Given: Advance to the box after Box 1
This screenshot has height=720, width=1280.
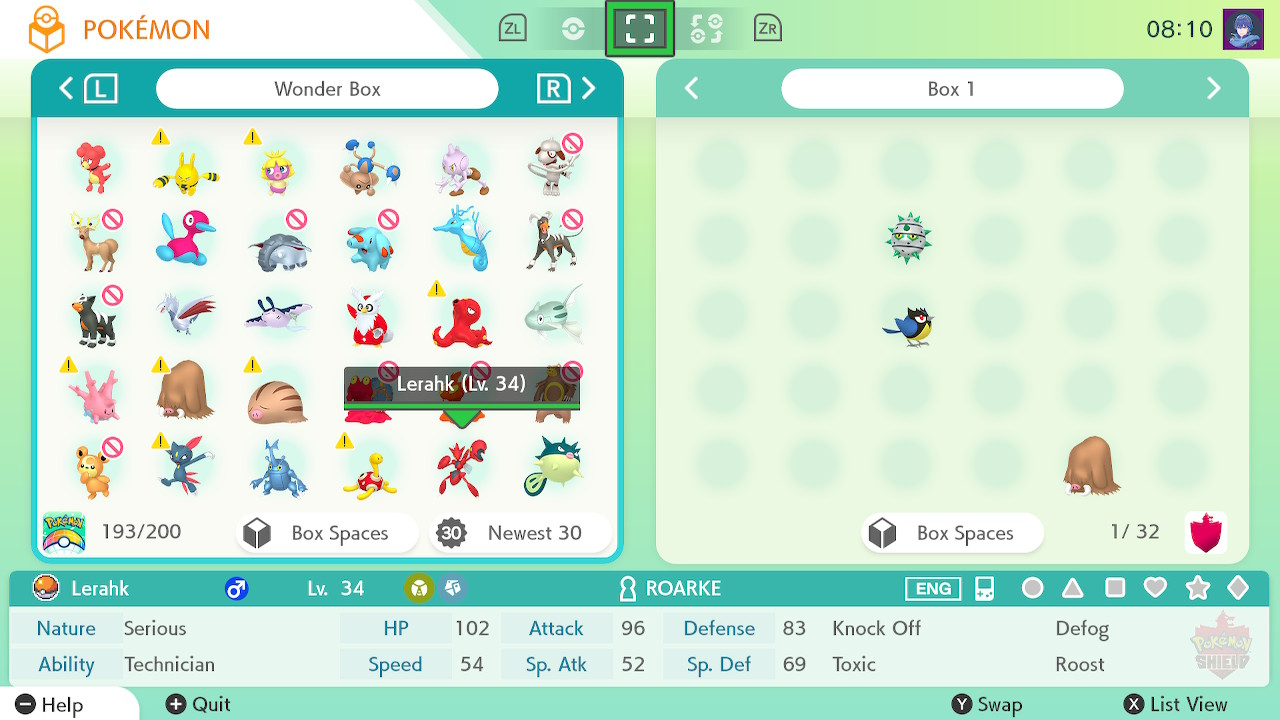Looking at the screenshot, I should pyautogui.click(x=1213, y=89).
